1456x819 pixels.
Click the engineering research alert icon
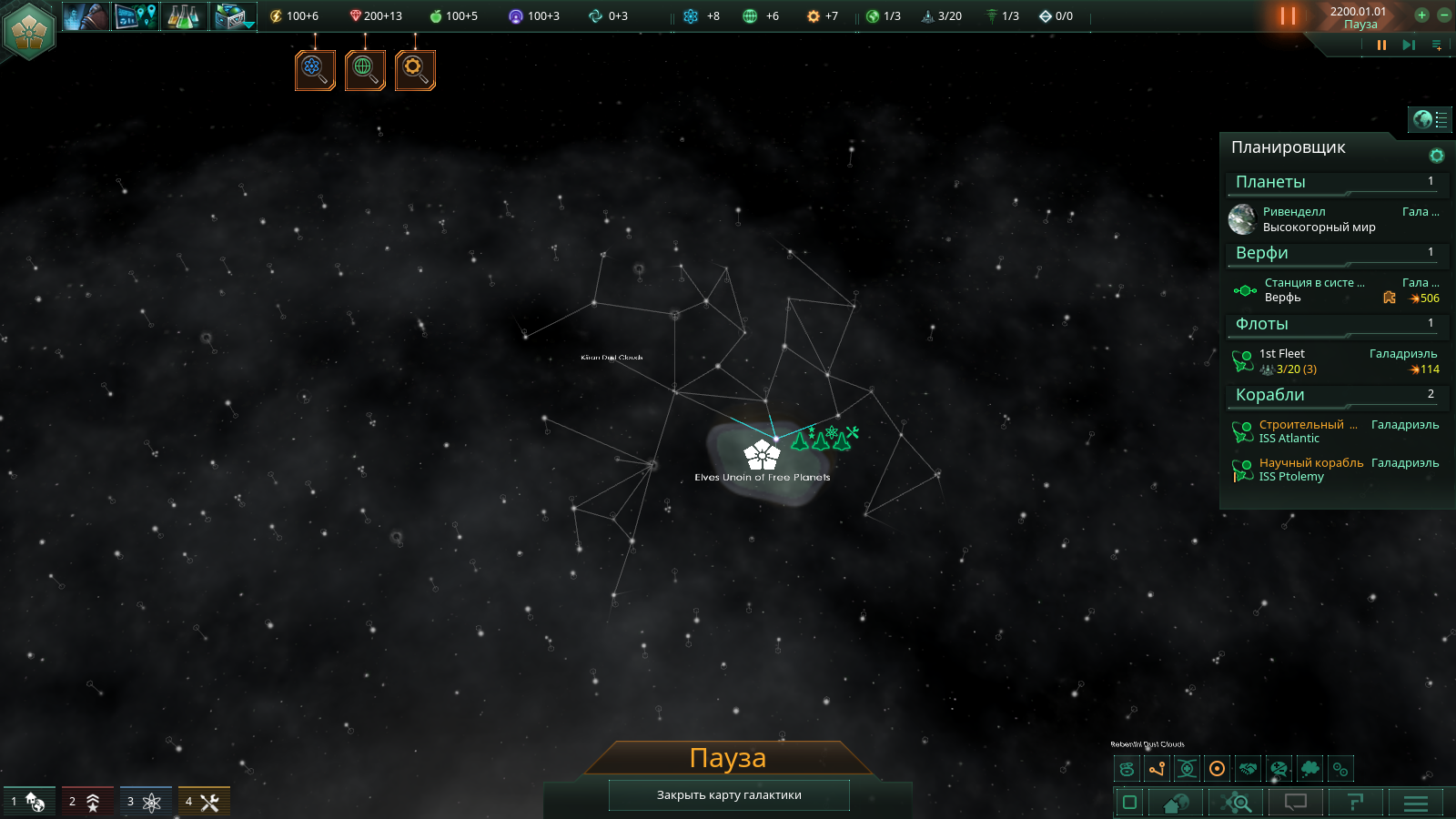pyautogui.click(x=415, y=70)
